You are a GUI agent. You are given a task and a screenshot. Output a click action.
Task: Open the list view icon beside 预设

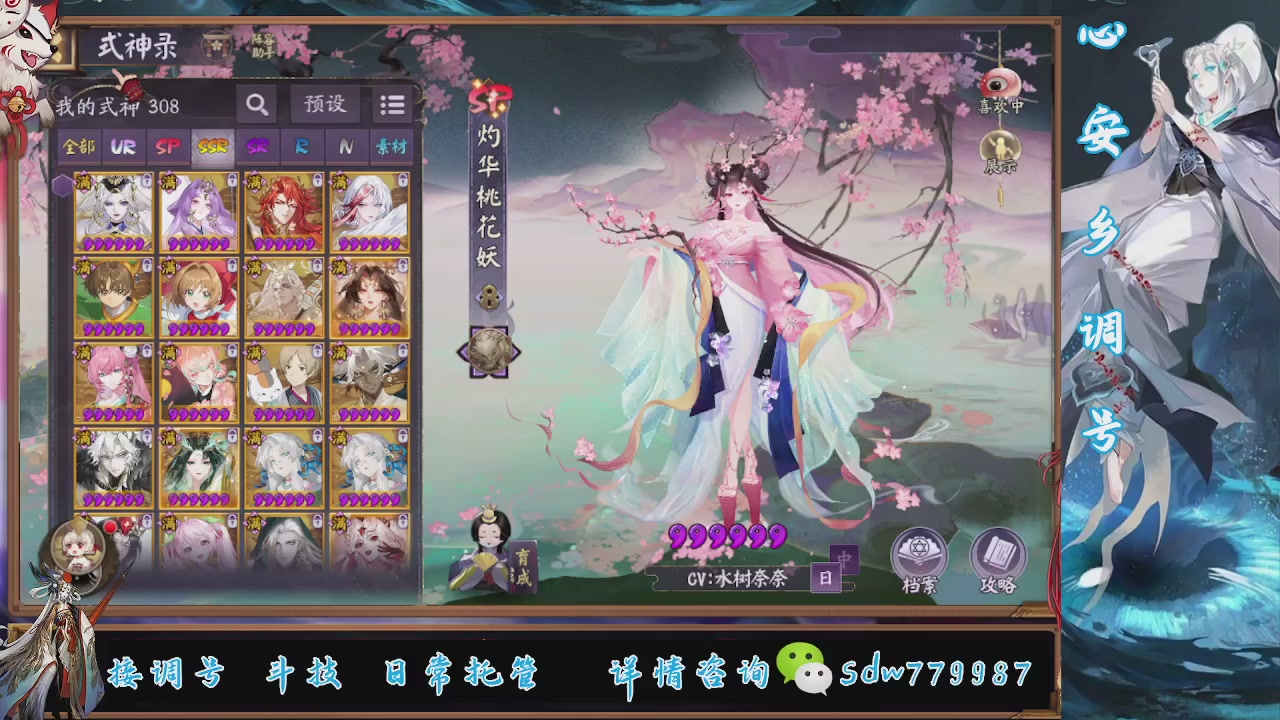click(392, 104)
